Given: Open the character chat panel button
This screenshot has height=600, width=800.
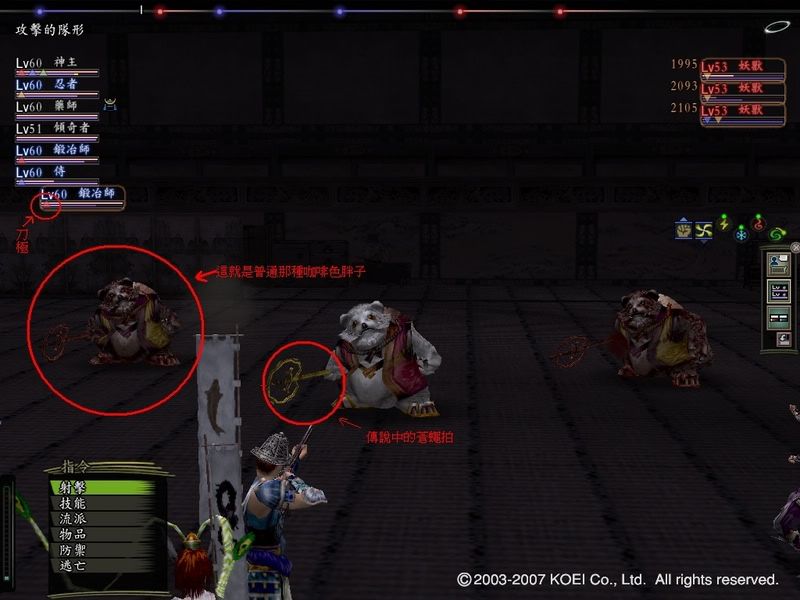Looking at the screenshot, I should point(777,266).
